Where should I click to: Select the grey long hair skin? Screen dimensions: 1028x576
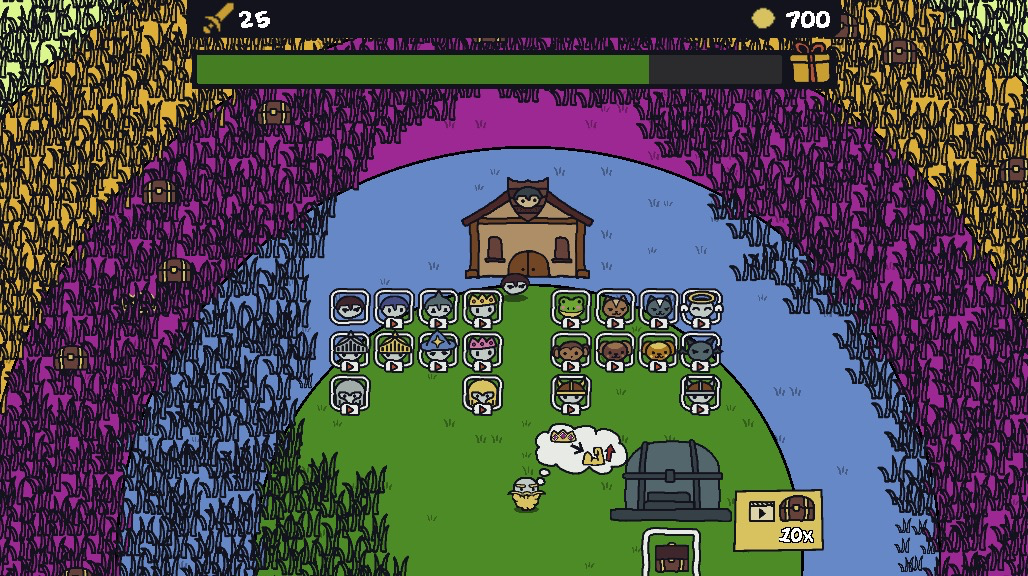[350, 394]
